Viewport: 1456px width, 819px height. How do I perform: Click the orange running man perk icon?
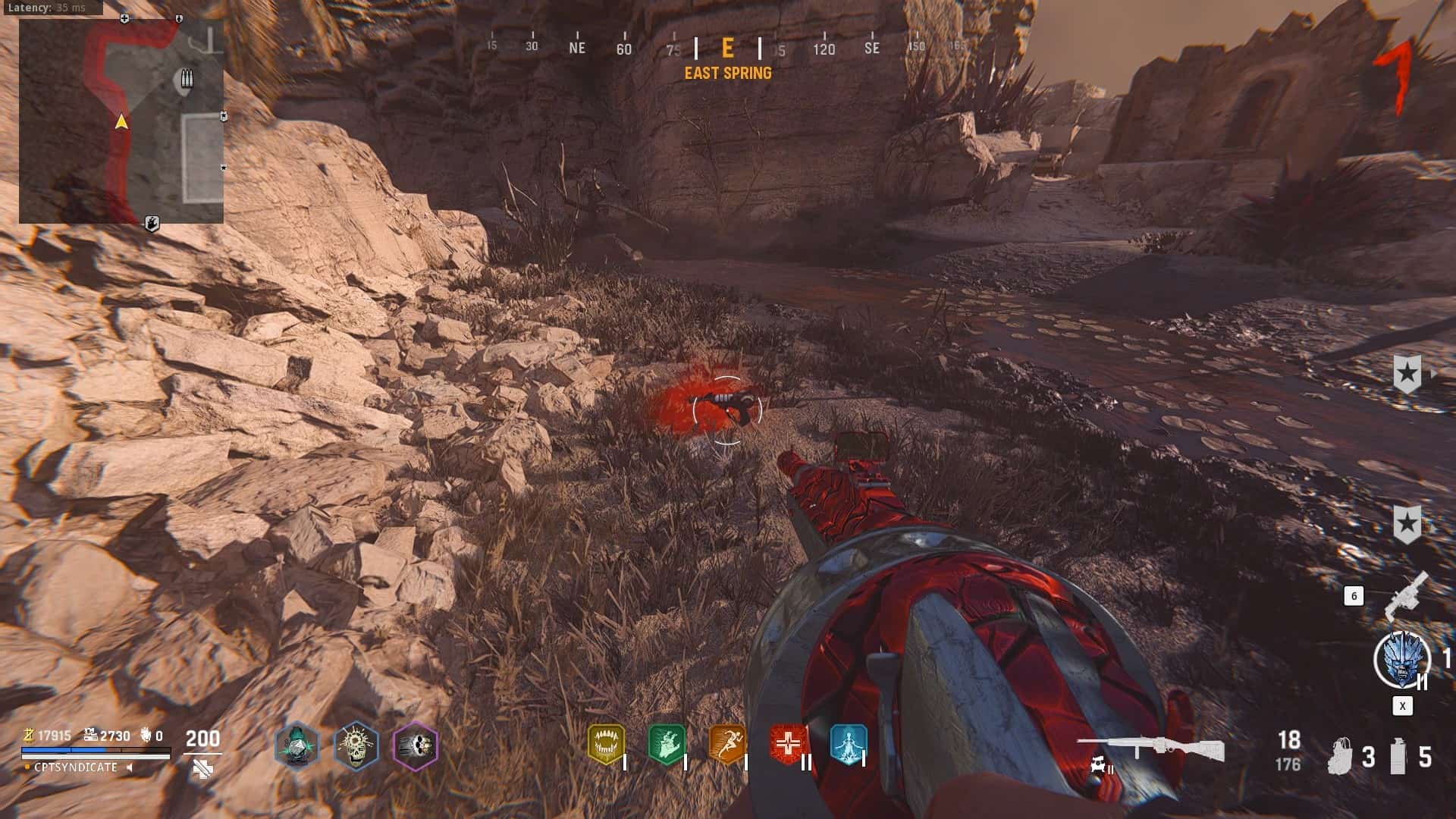[726, 744]
